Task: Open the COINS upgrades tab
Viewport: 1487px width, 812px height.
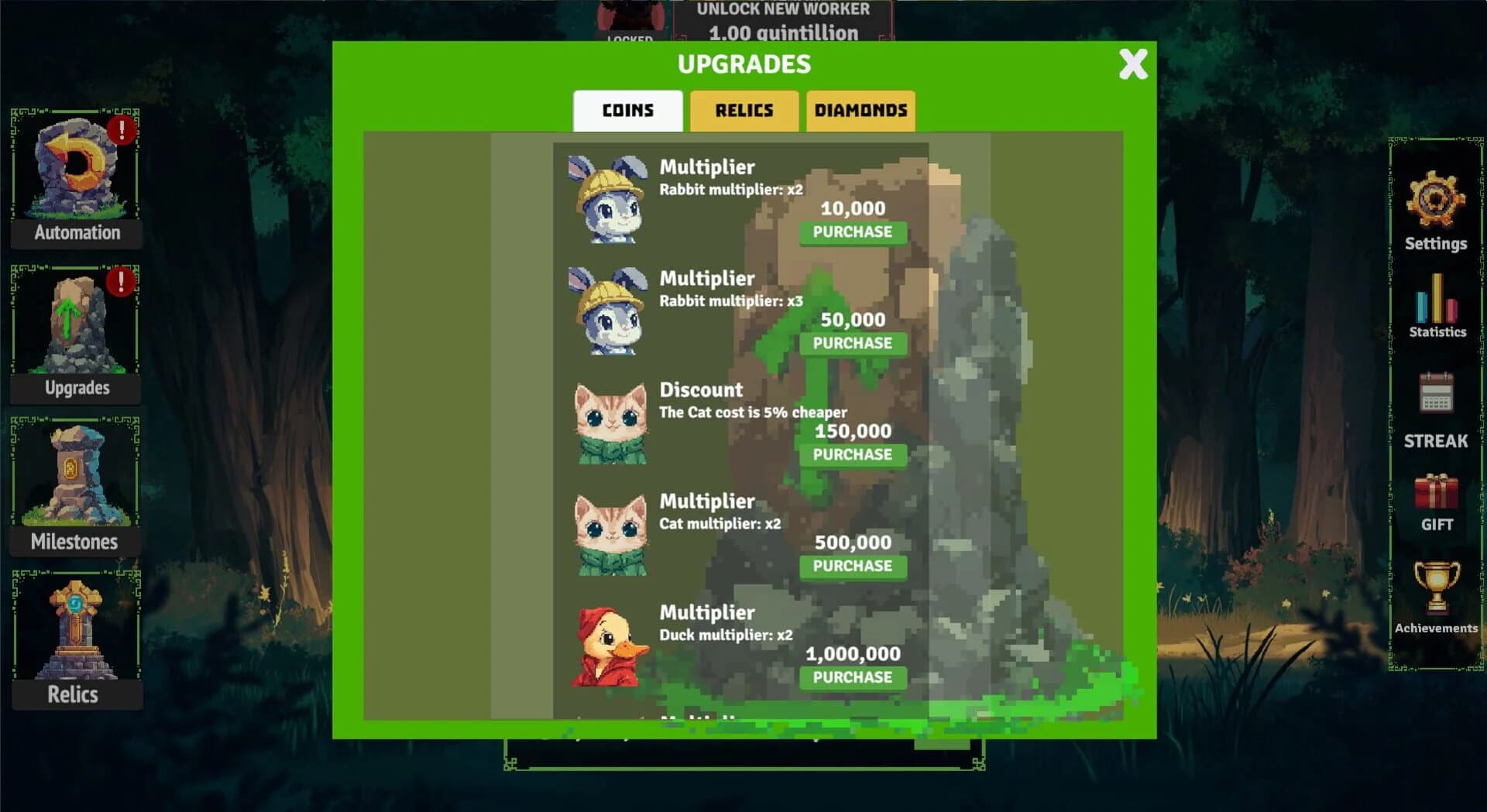Action: (627, 111)
